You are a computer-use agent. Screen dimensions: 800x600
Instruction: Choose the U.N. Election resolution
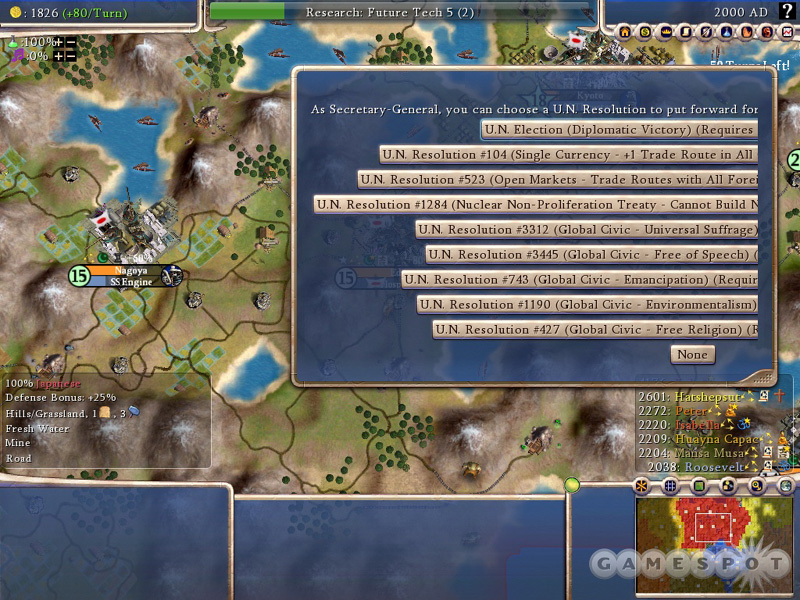[x=619, y=129]
